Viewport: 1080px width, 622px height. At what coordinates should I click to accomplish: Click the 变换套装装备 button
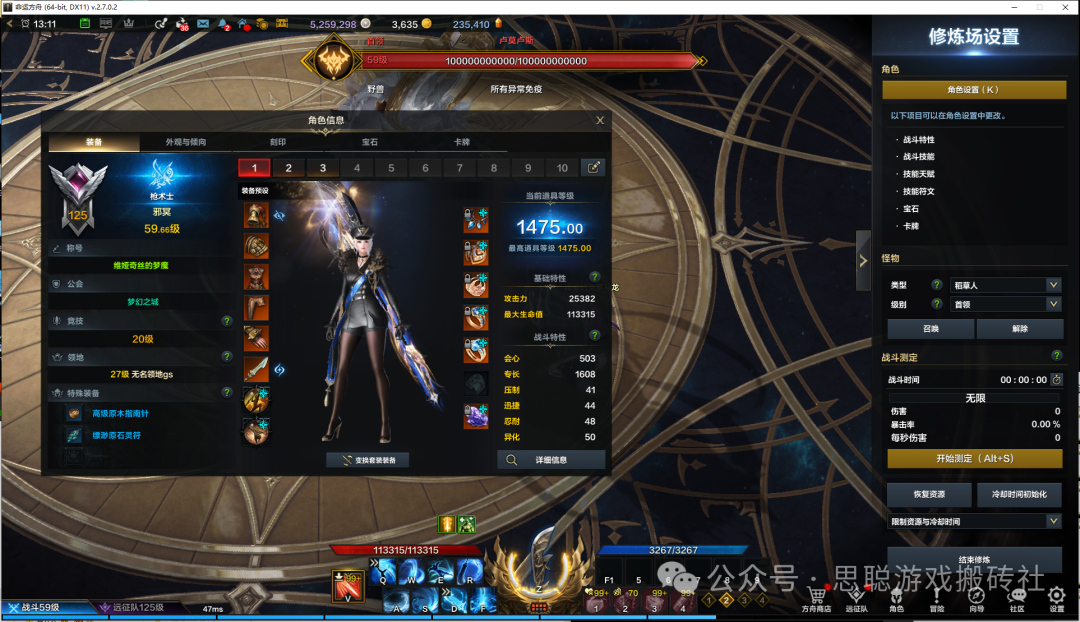(x=368, y=460)
